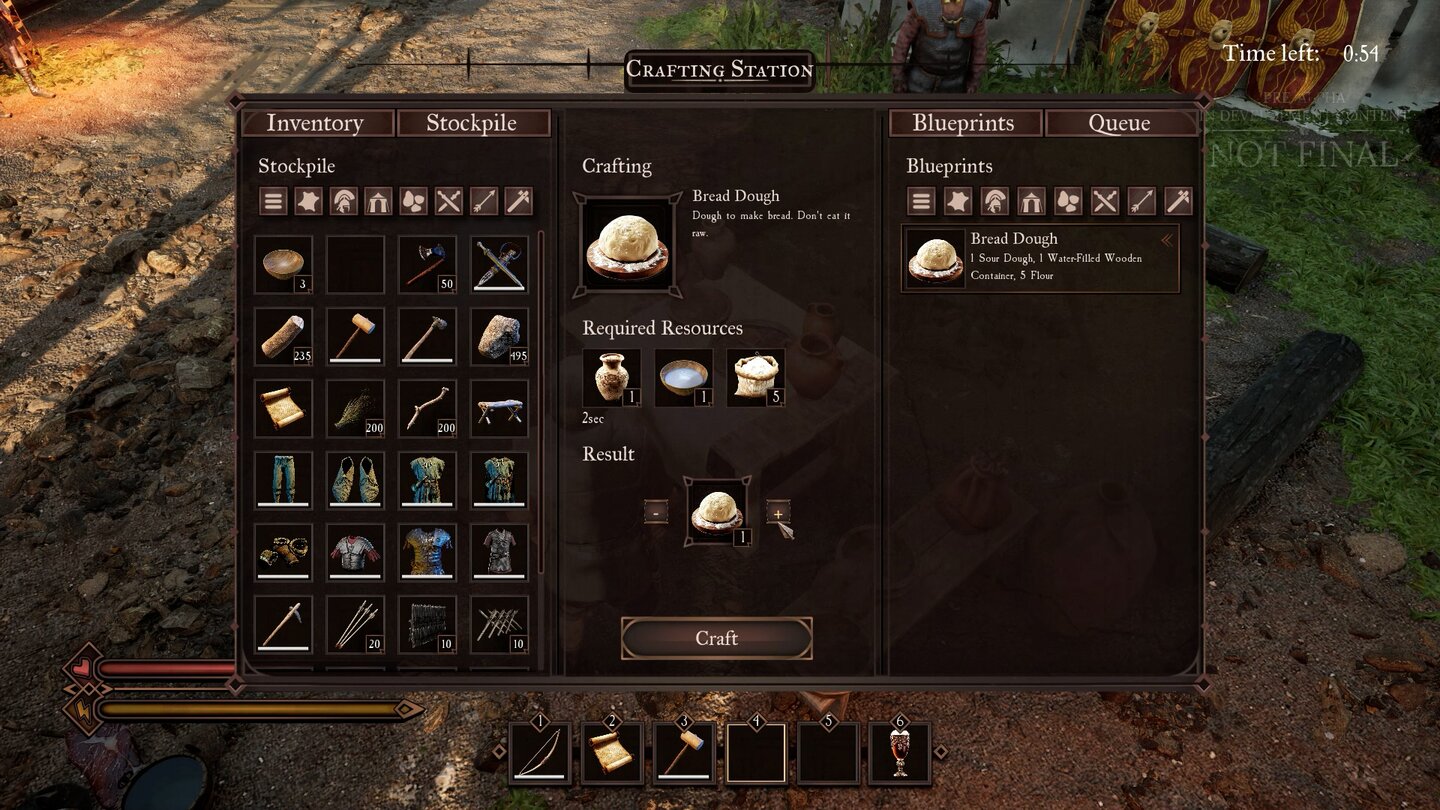Collapse the Bread Dough blueprint with the chevron

pos(1168,240)
